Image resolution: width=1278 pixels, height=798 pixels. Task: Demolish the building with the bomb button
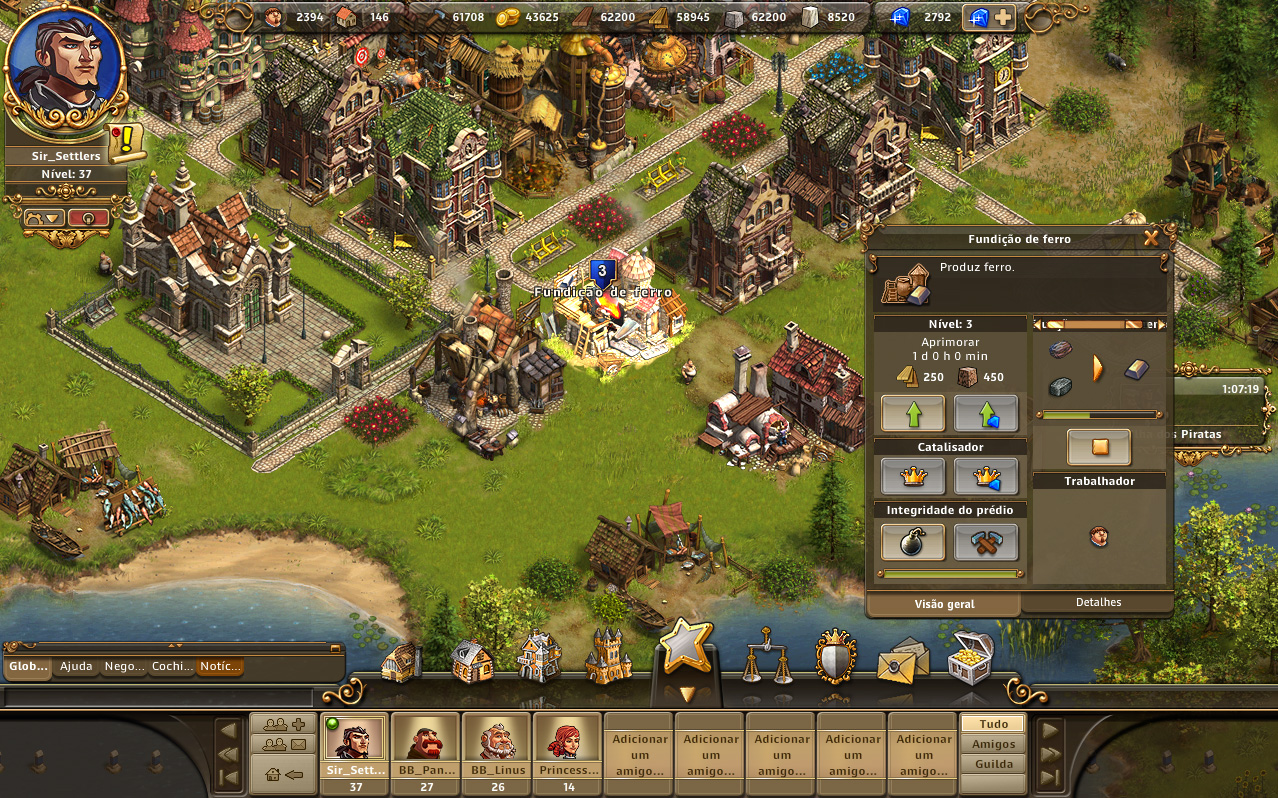tap(912, 541)
